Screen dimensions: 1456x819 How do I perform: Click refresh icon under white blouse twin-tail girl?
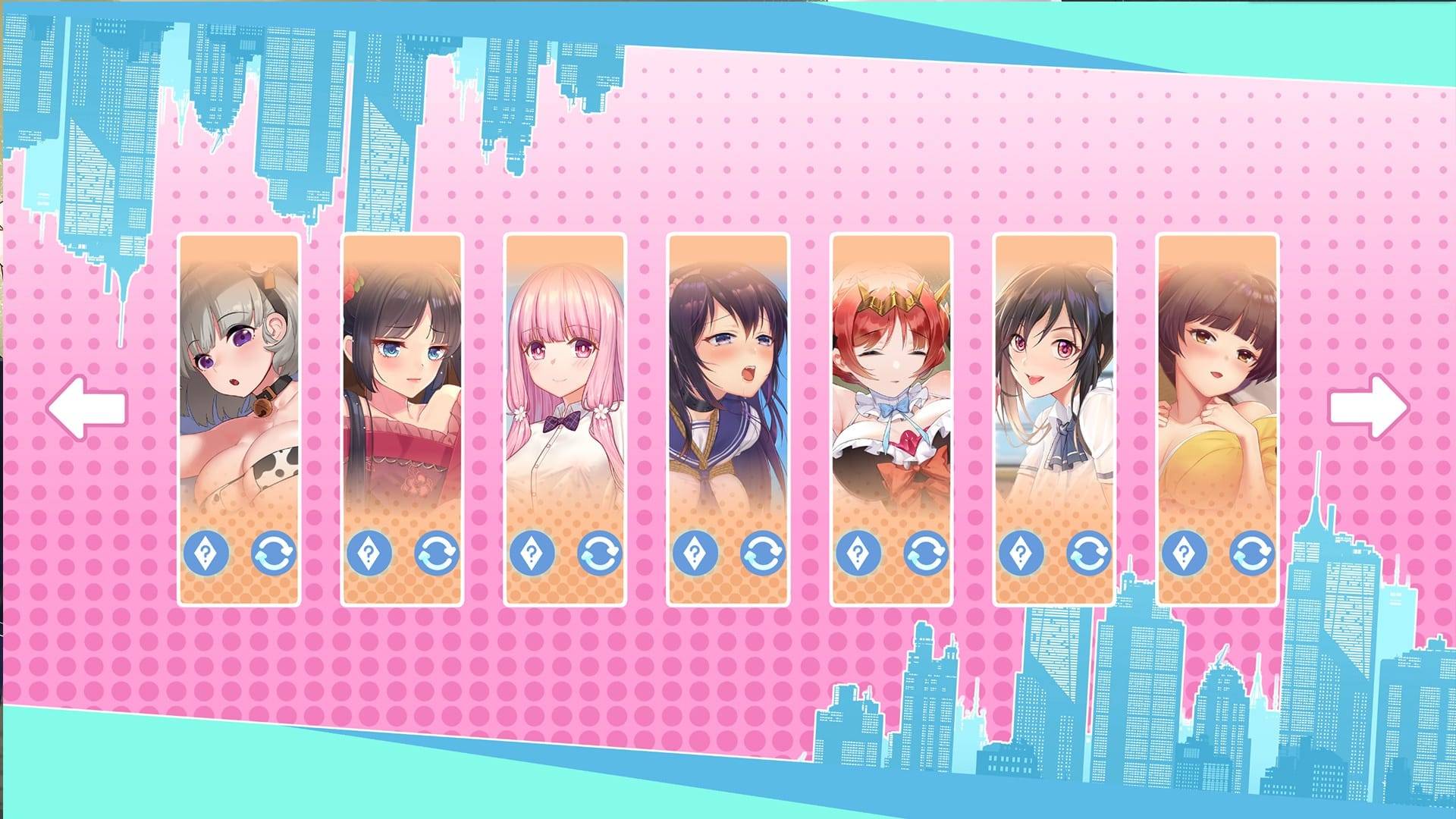[x=1089, y=553]
